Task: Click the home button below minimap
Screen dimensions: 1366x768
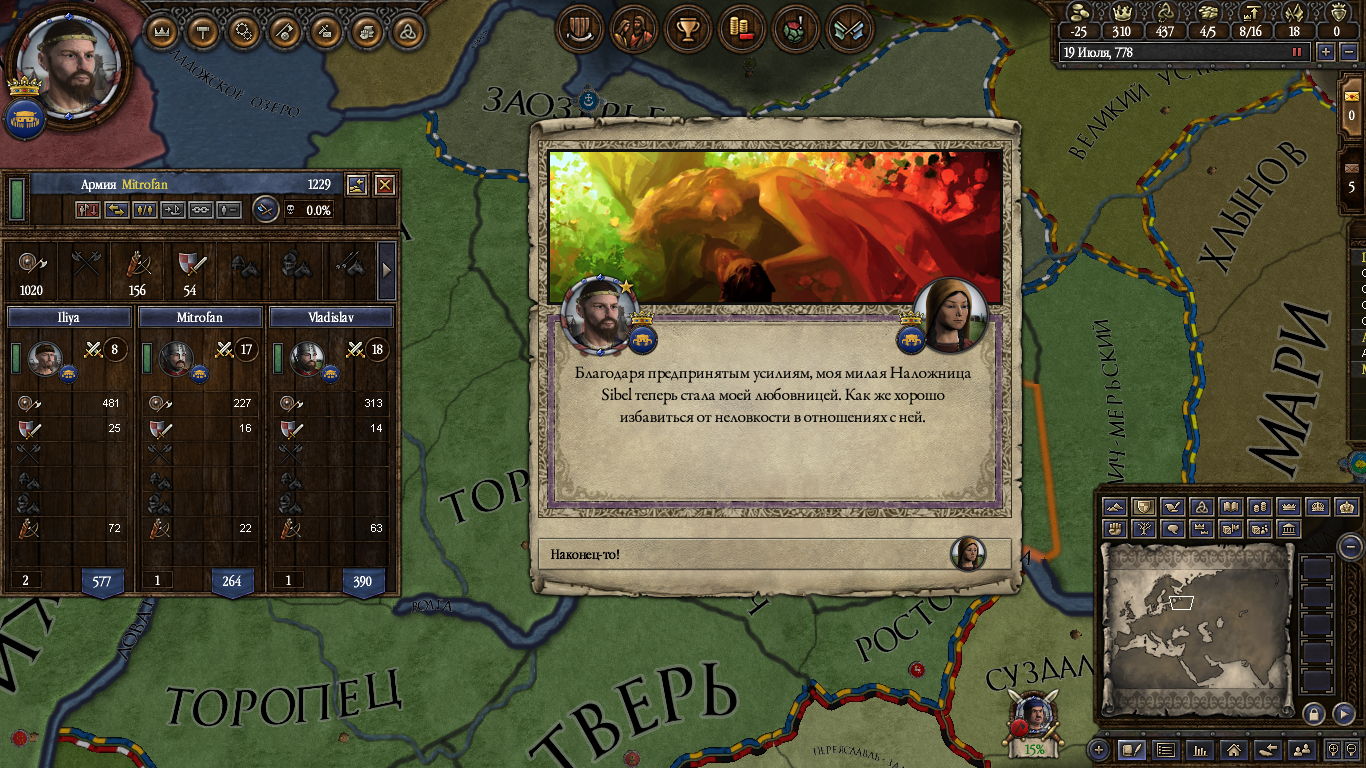Action: pos(1234,749)
